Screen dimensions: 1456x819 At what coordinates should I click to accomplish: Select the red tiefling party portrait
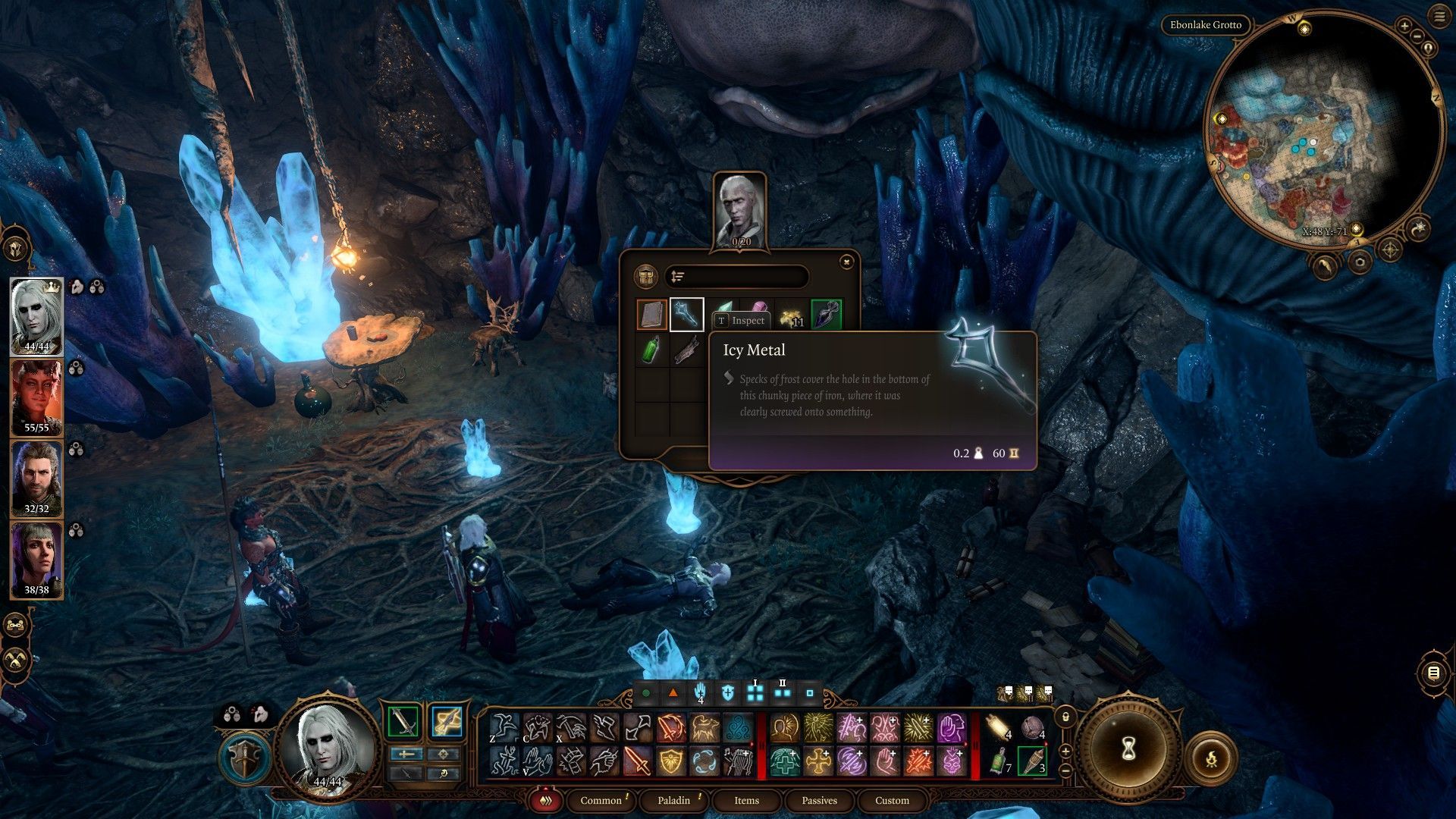coord(36,397)
